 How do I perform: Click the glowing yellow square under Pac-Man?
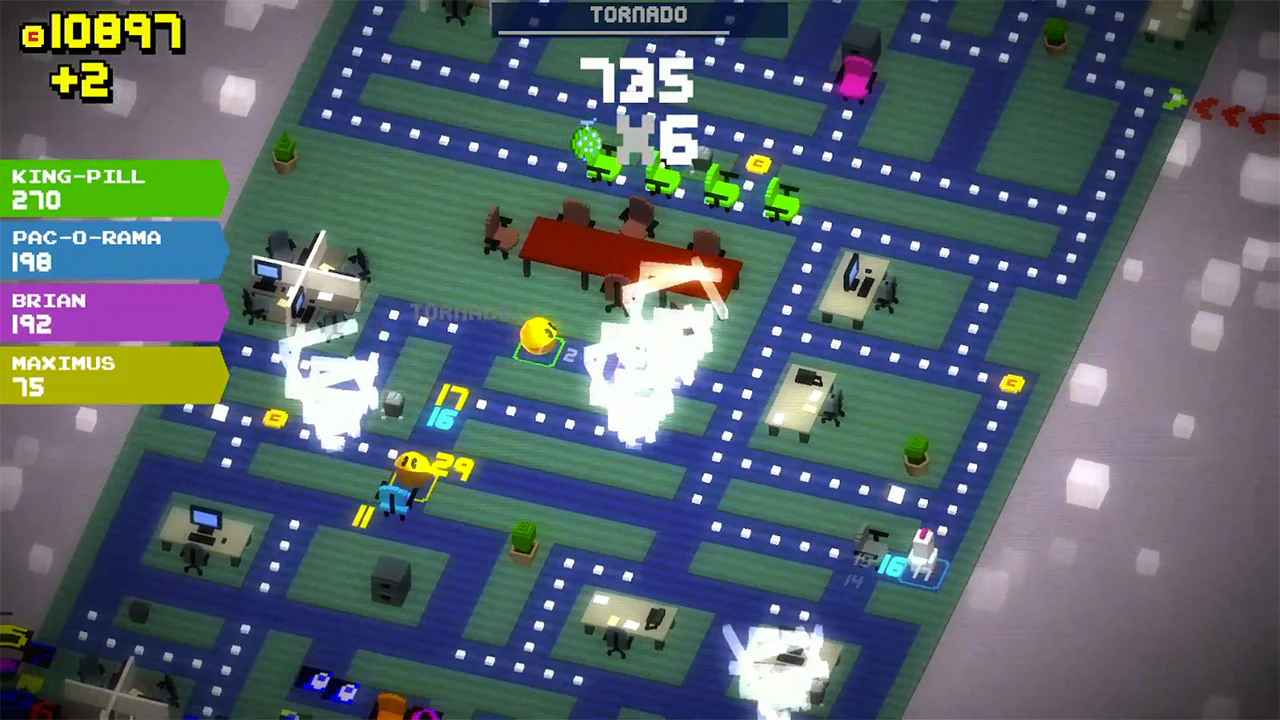pyautogui.click(x=540, y=353)
